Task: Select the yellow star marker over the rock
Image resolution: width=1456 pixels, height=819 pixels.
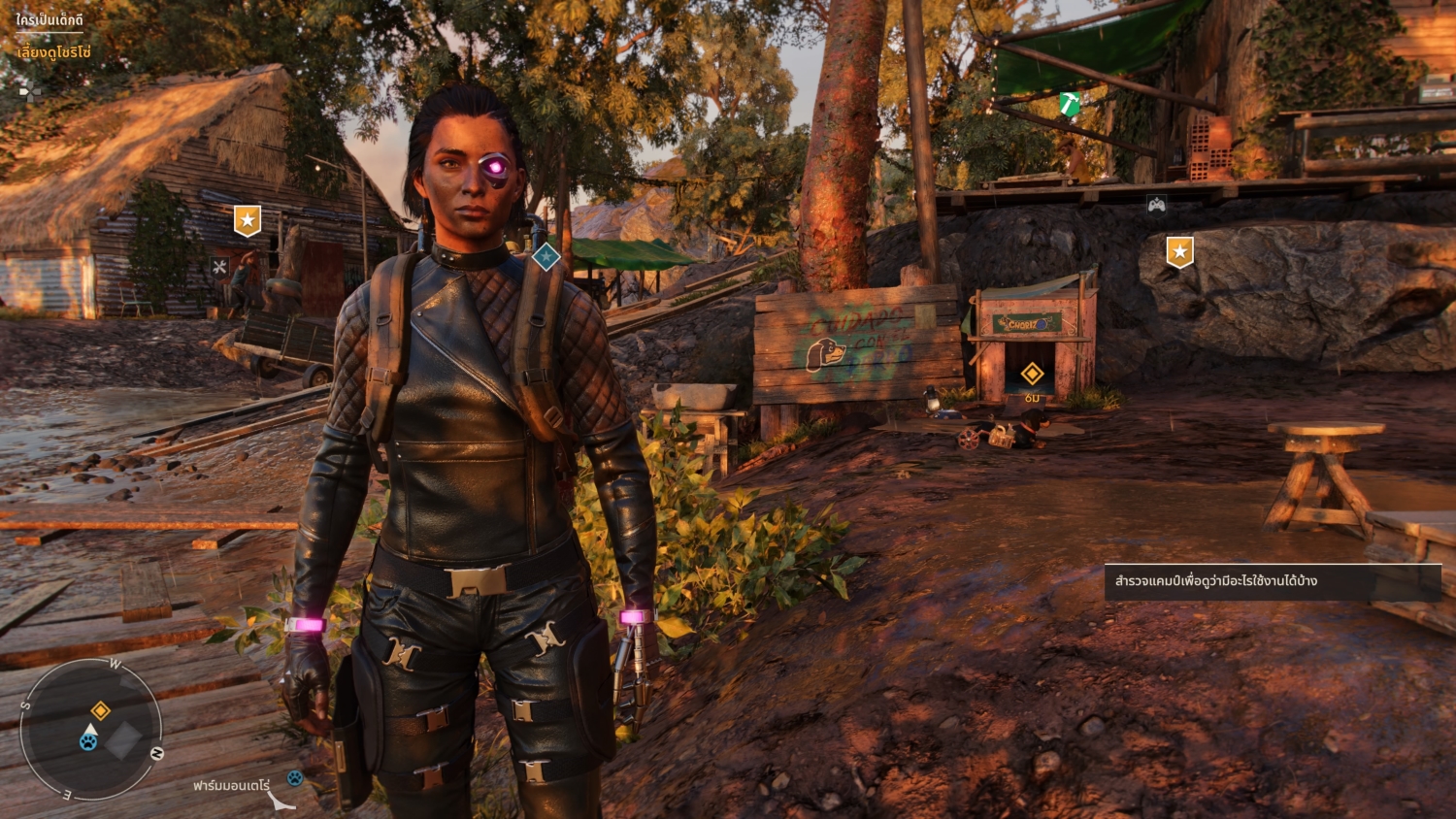Action: 1179,252
